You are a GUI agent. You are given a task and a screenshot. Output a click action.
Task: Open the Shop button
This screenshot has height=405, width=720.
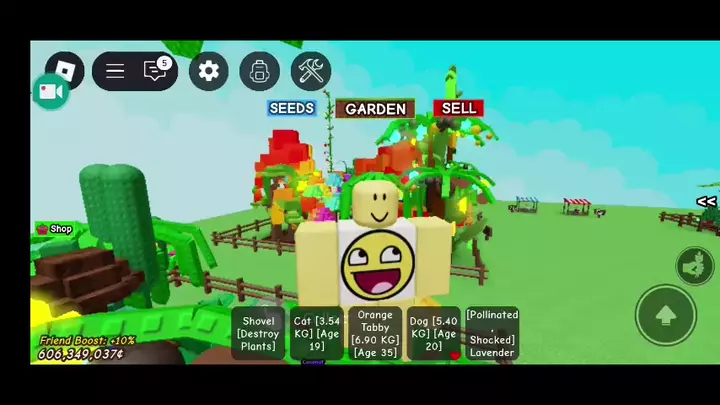click(x=55, y=229)
